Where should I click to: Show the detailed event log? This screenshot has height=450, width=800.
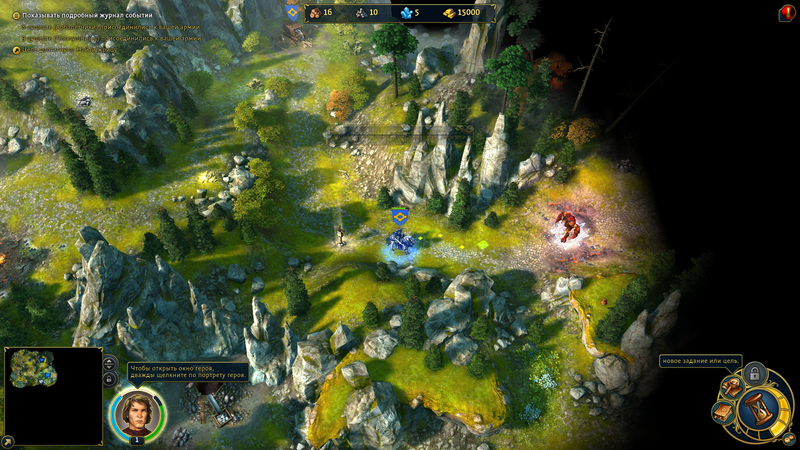pyautogui.click(x=16, y=16)
